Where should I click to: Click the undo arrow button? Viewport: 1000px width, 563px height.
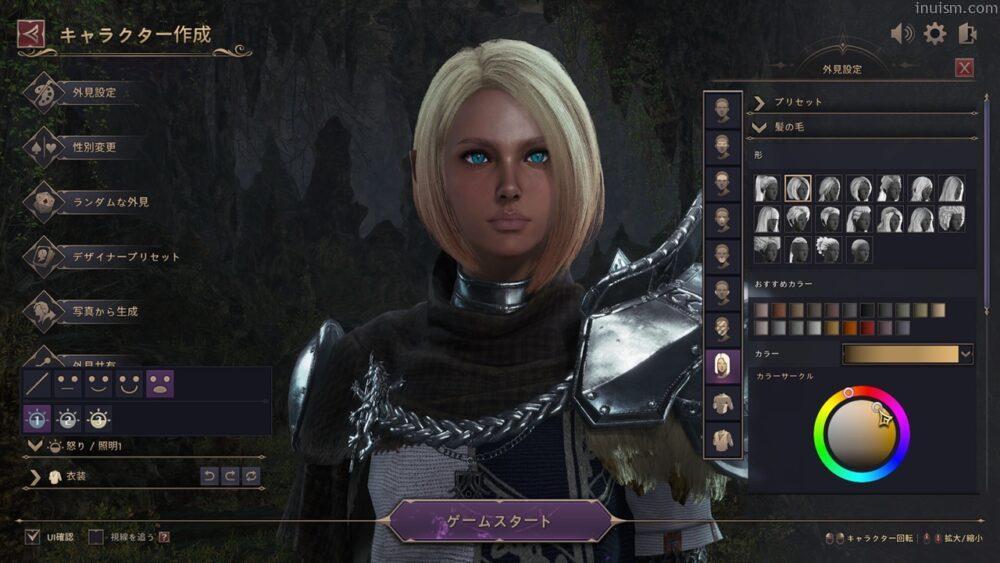[x=209, y=477]
